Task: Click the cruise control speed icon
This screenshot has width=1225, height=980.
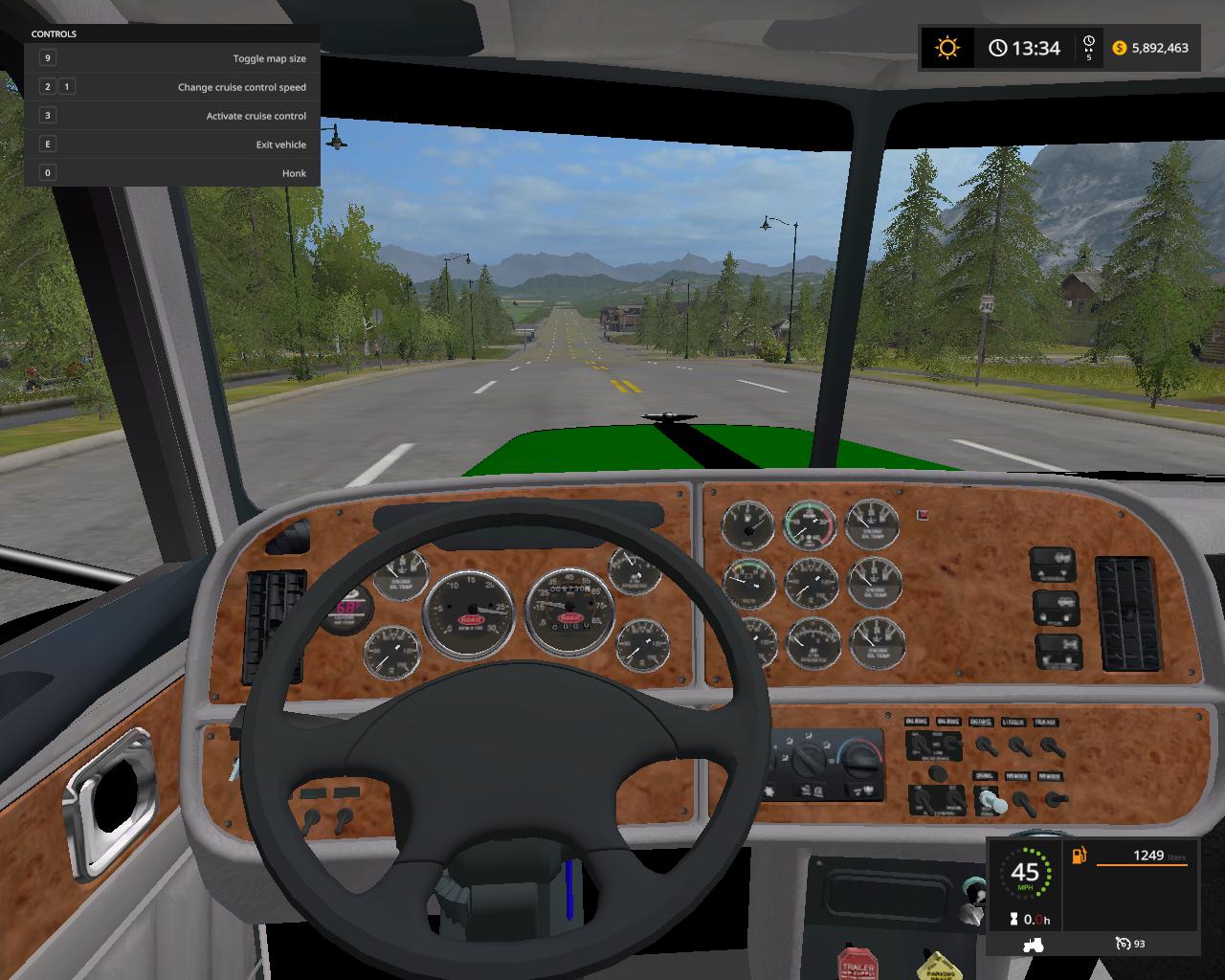Action: coord(1124,944)
